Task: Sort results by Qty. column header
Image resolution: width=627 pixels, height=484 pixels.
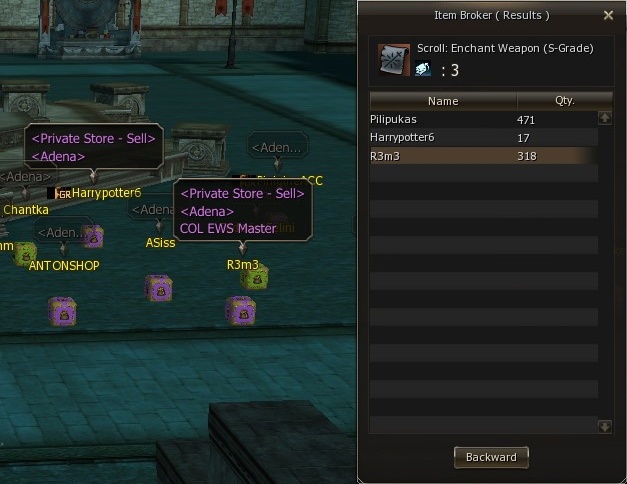Action: [x=564, y=101]
